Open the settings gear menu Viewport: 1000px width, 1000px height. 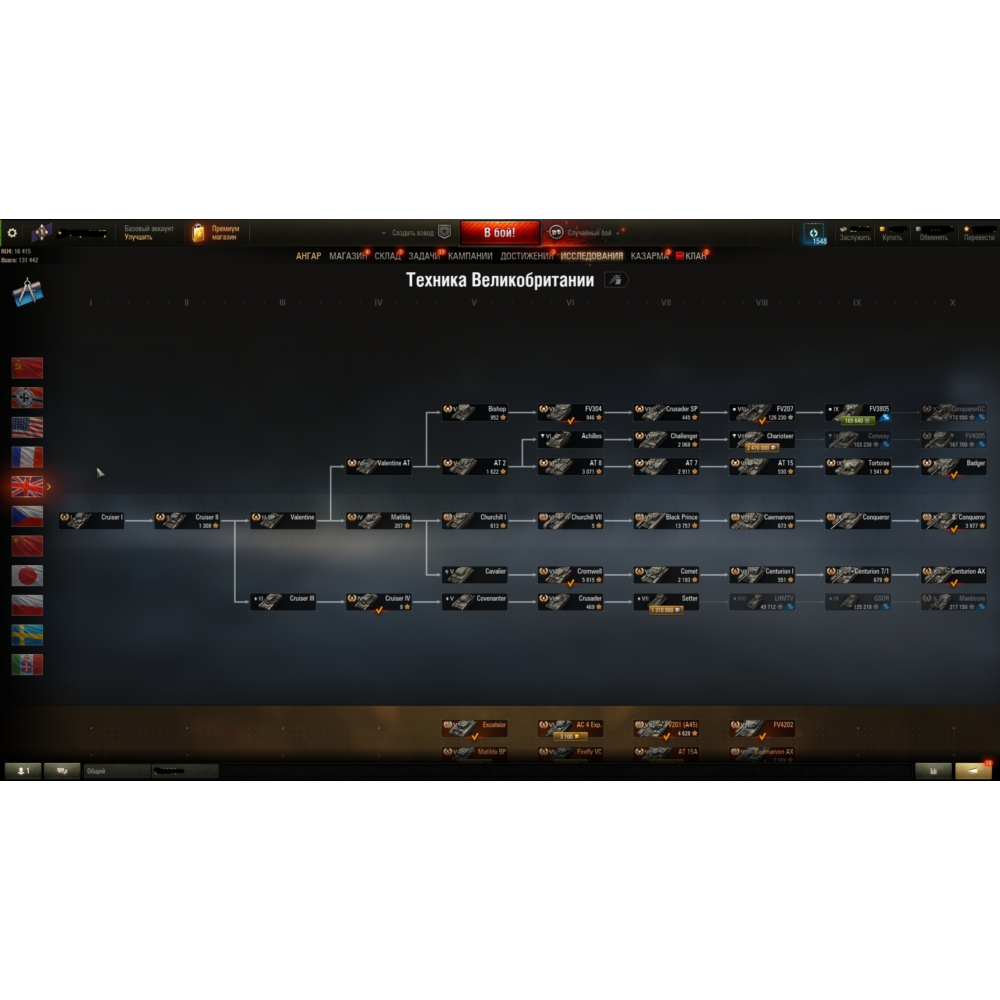click(12, 233)
